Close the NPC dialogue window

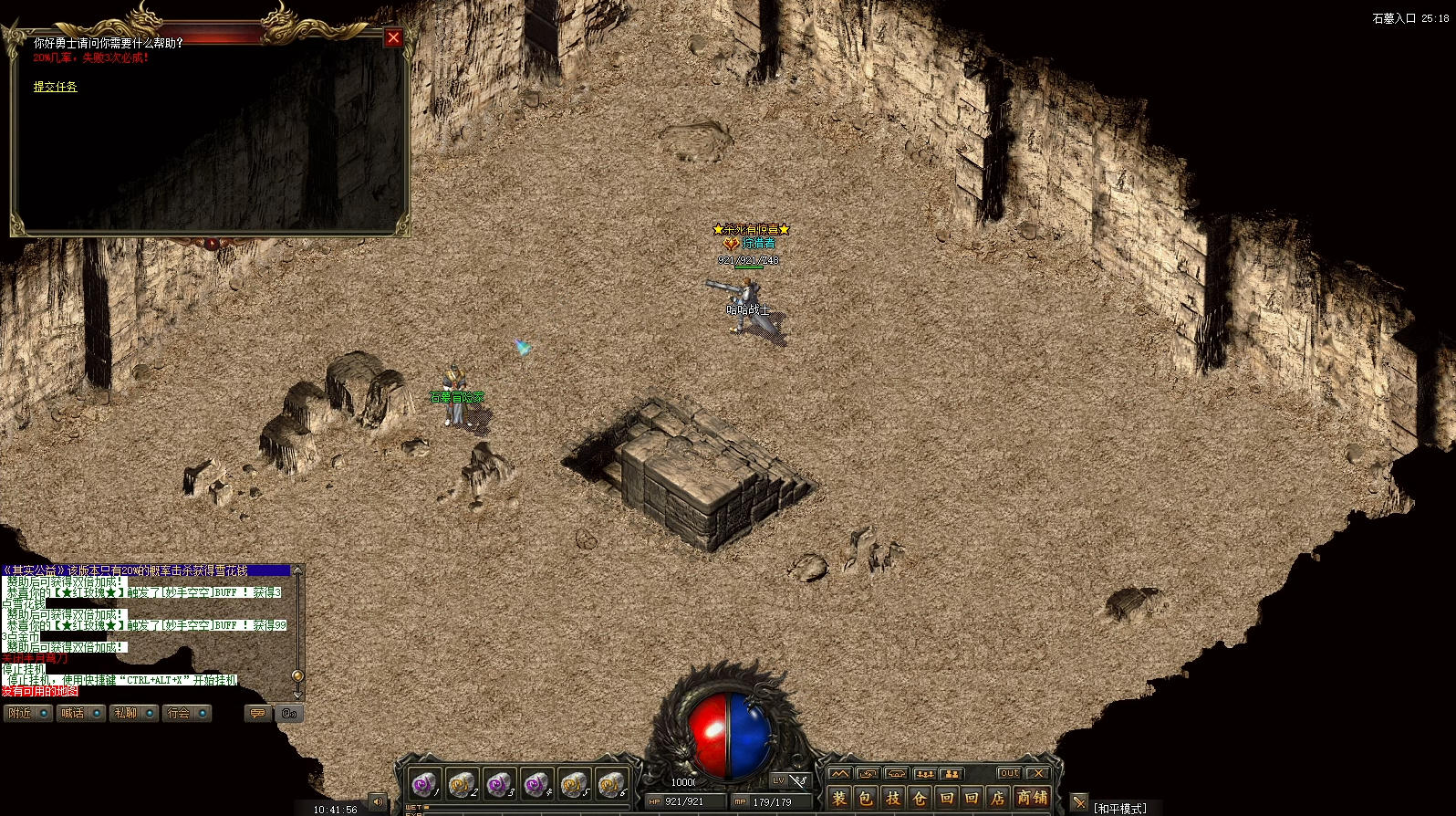coord(393,37)
